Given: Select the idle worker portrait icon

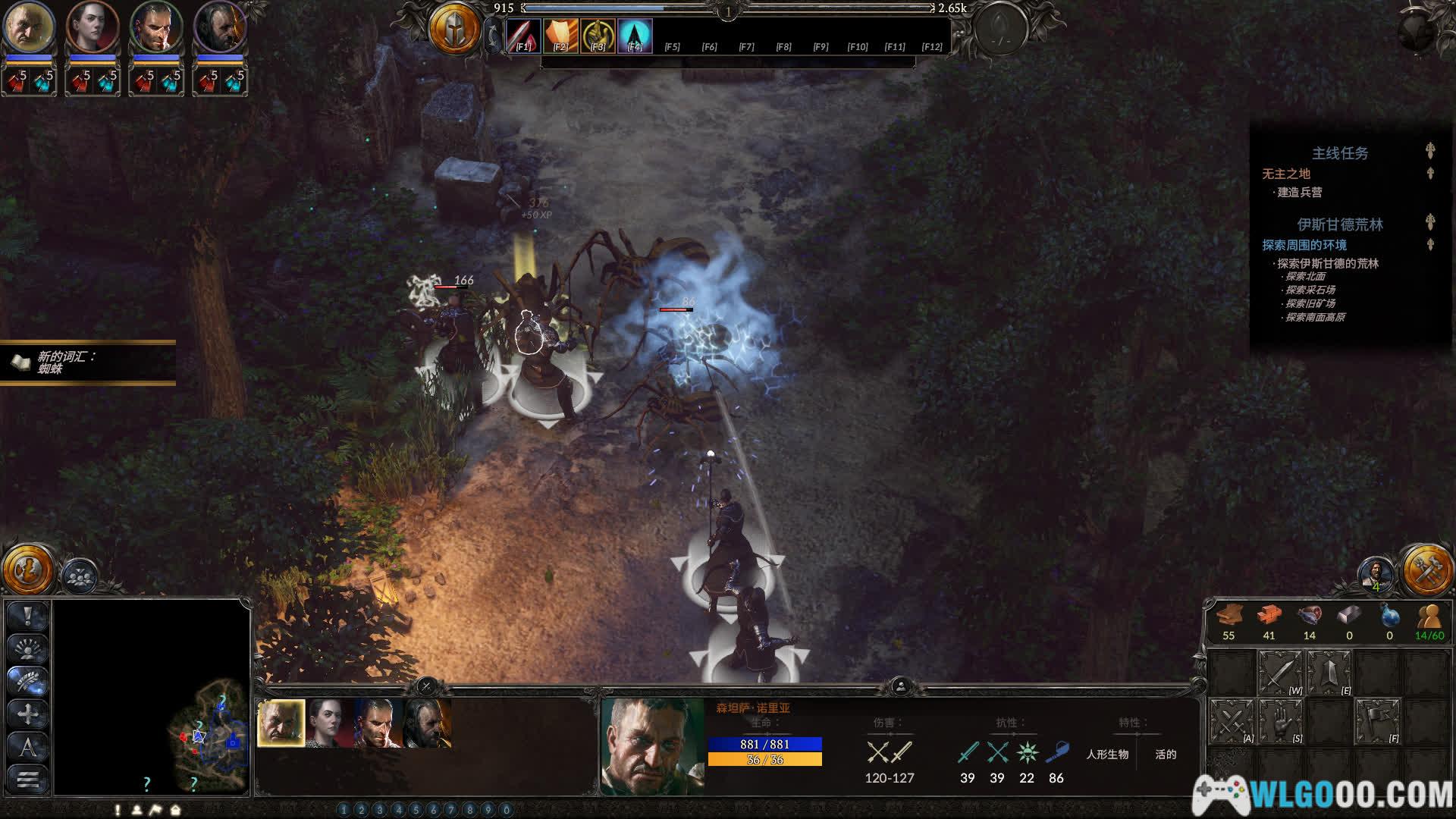Looking at the screenshot, I should click(x=1376, y=573).
